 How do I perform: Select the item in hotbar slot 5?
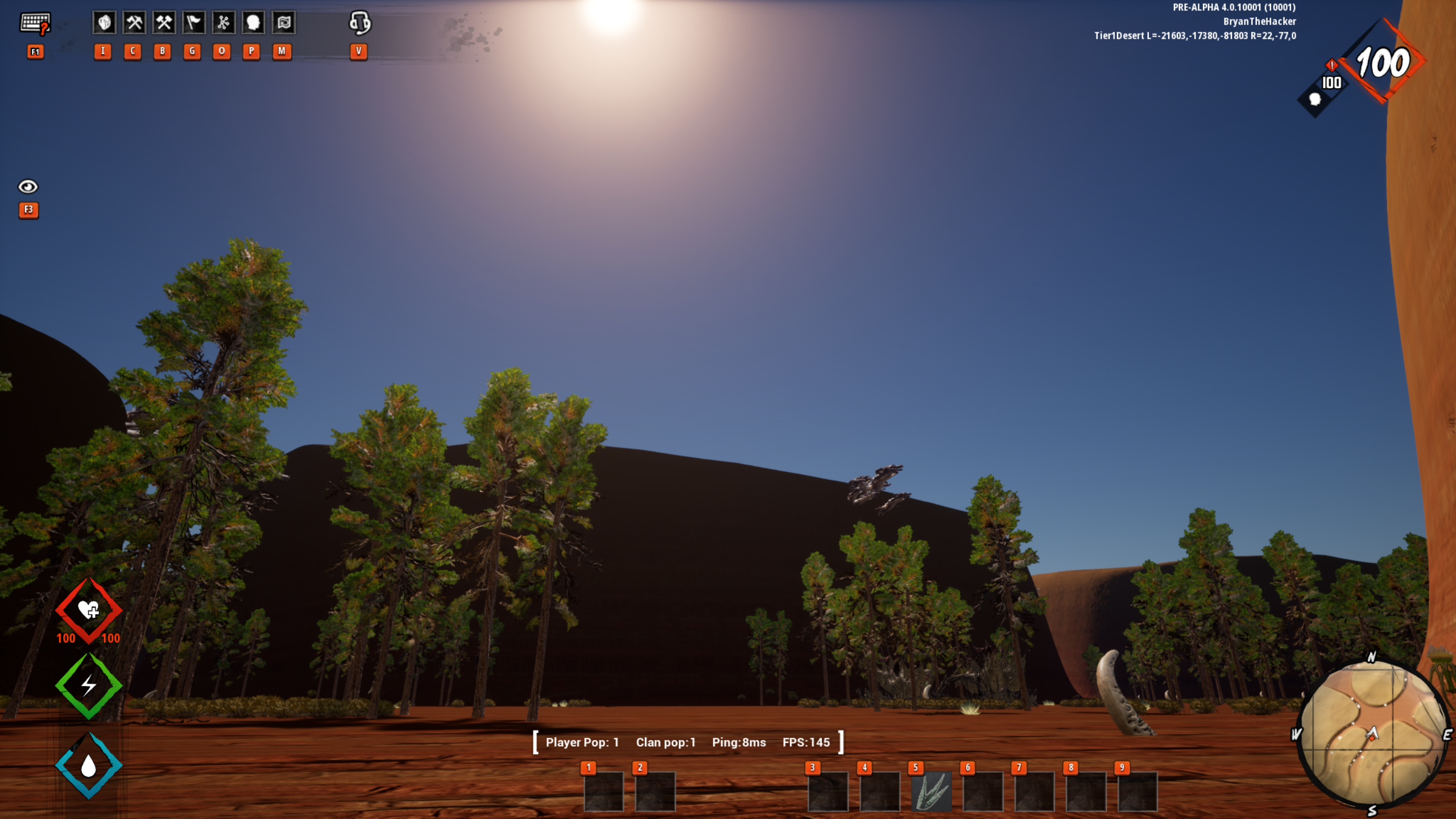[x=931, y=791]
